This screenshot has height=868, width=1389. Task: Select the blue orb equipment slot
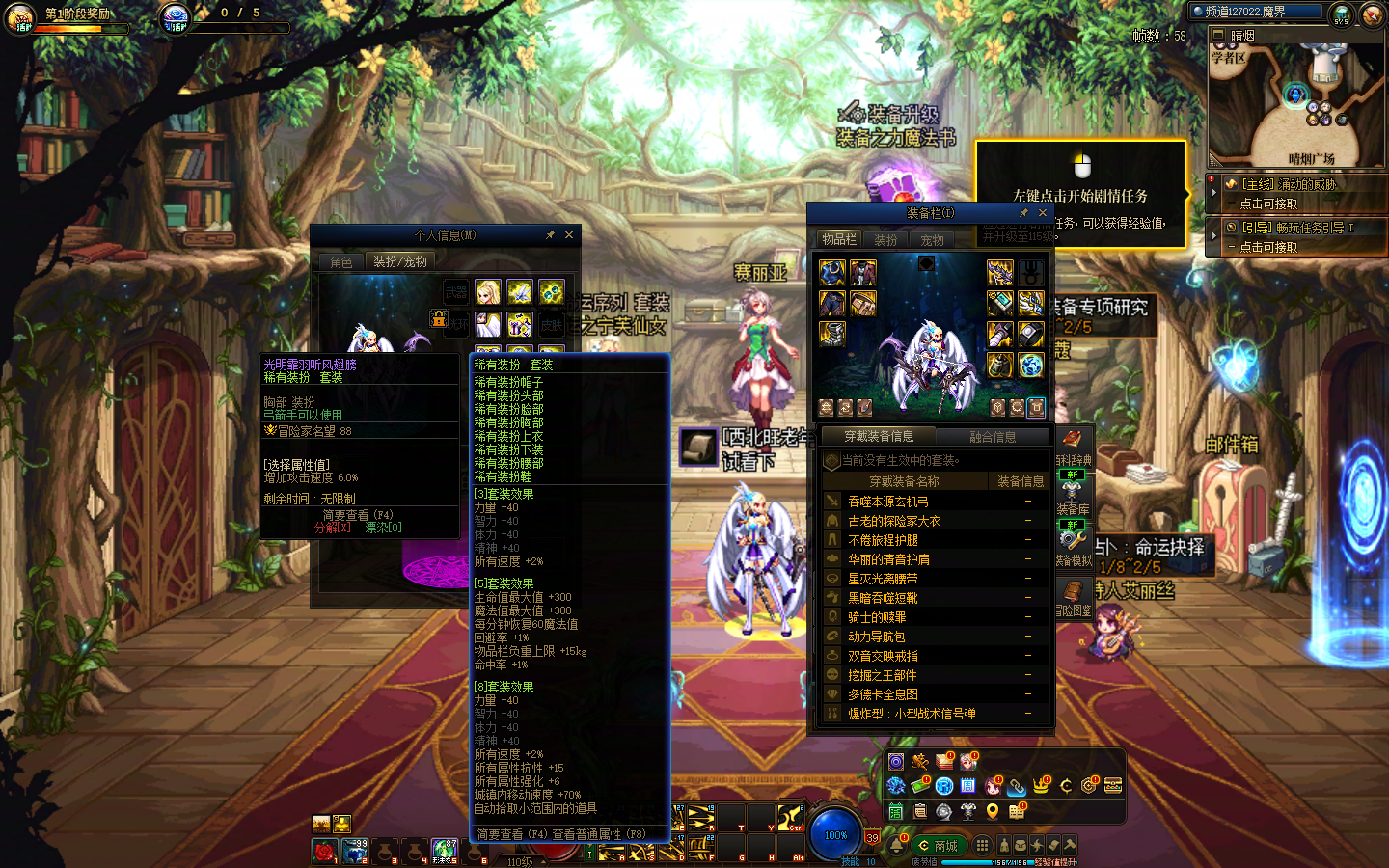tap(1030, 365)
